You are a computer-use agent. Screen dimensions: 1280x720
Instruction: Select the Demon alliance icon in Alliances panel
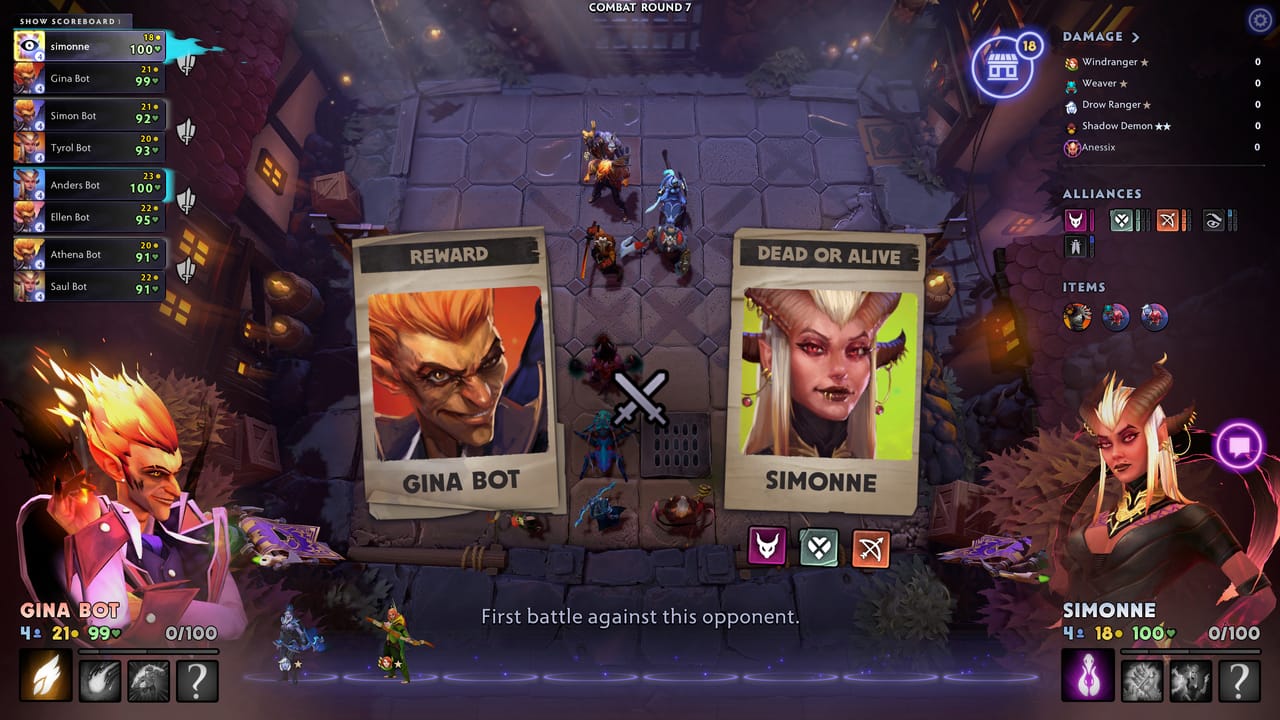coord(1075,221)
